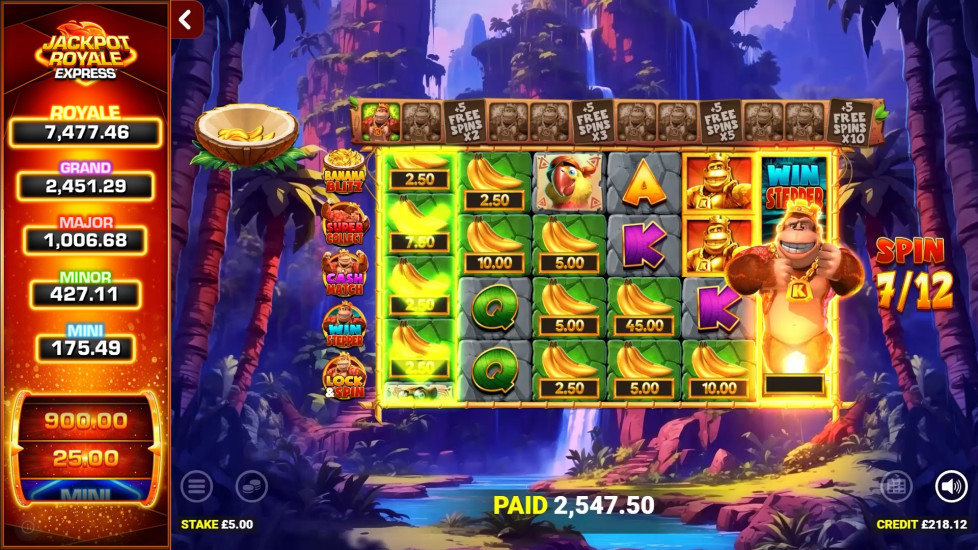Screen dimensions: 978x550
Task: Toggle the sound speaker button
Action: pyautogui.click(x=950, y=487)
